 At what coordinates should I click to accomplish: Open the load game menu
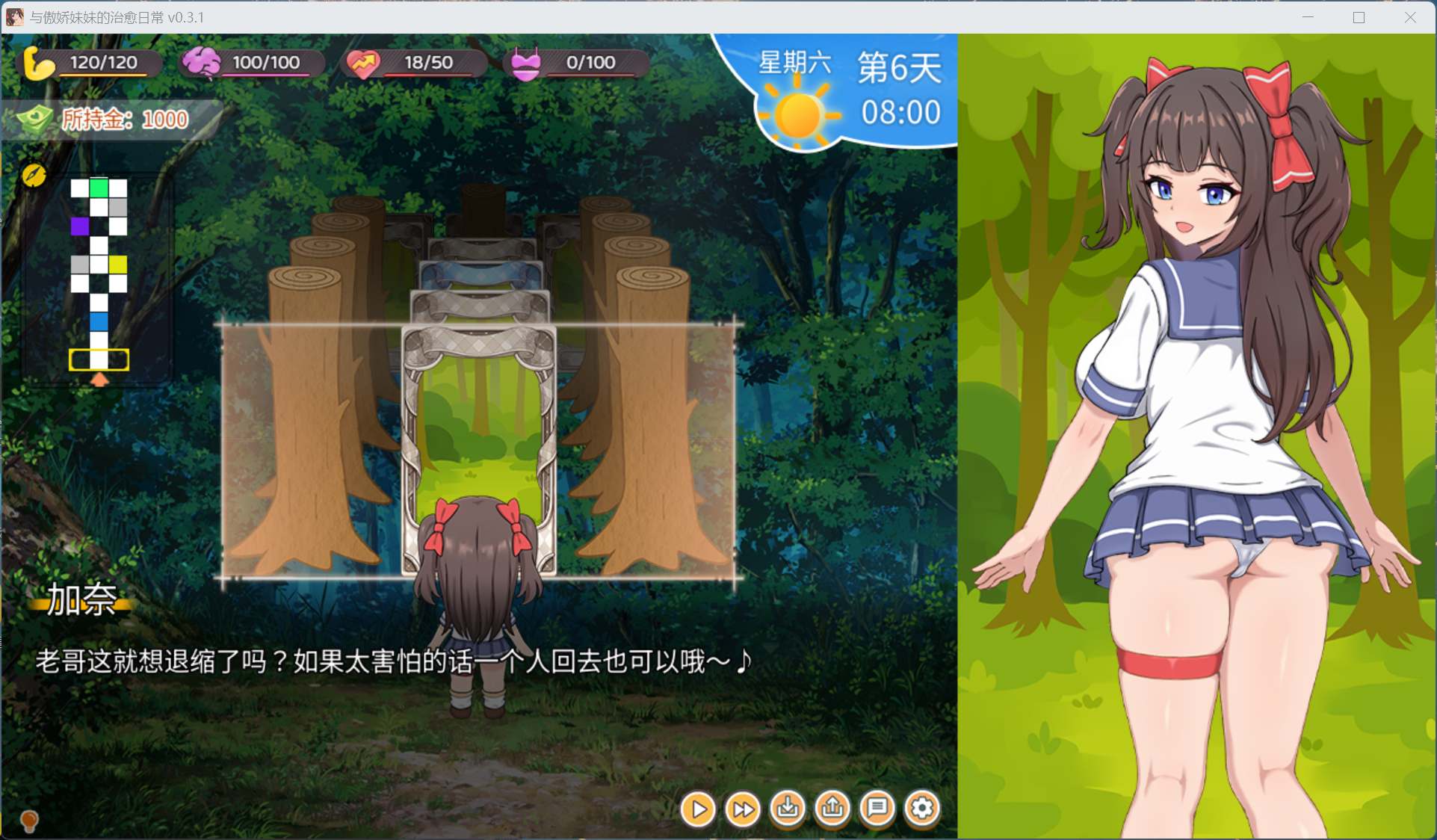point(832,809)
